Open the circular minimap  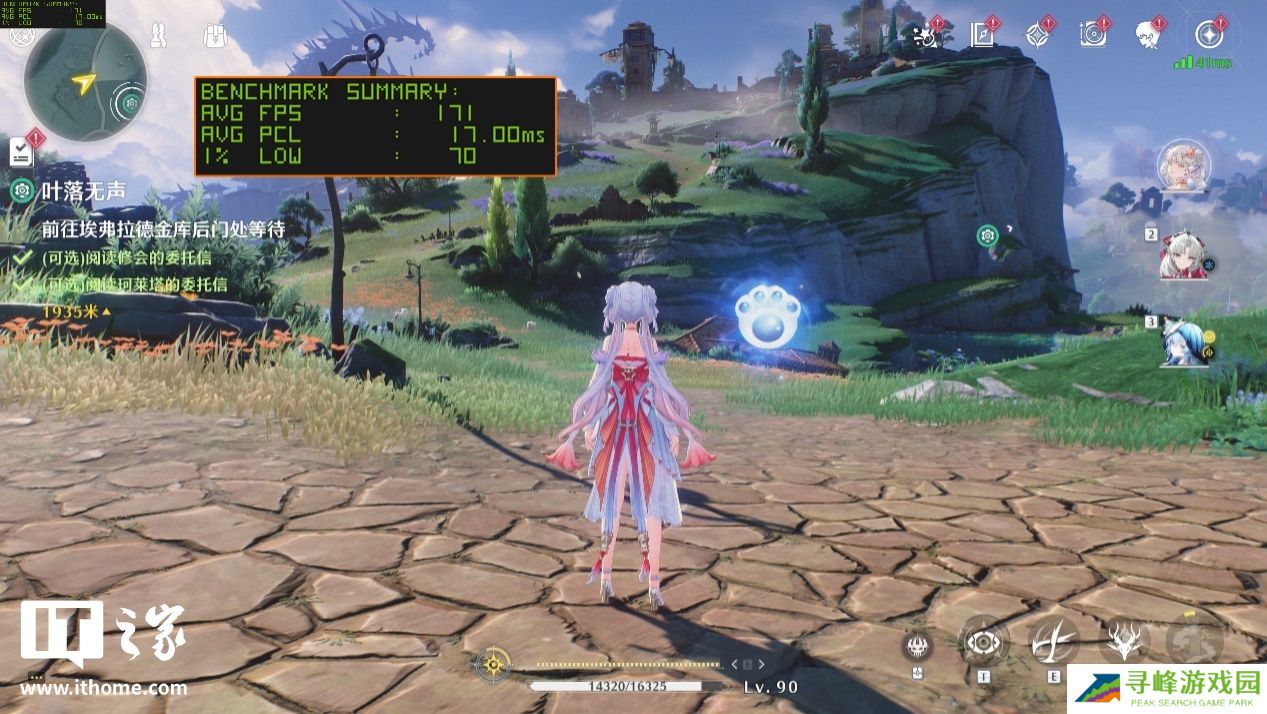(85, 81)
